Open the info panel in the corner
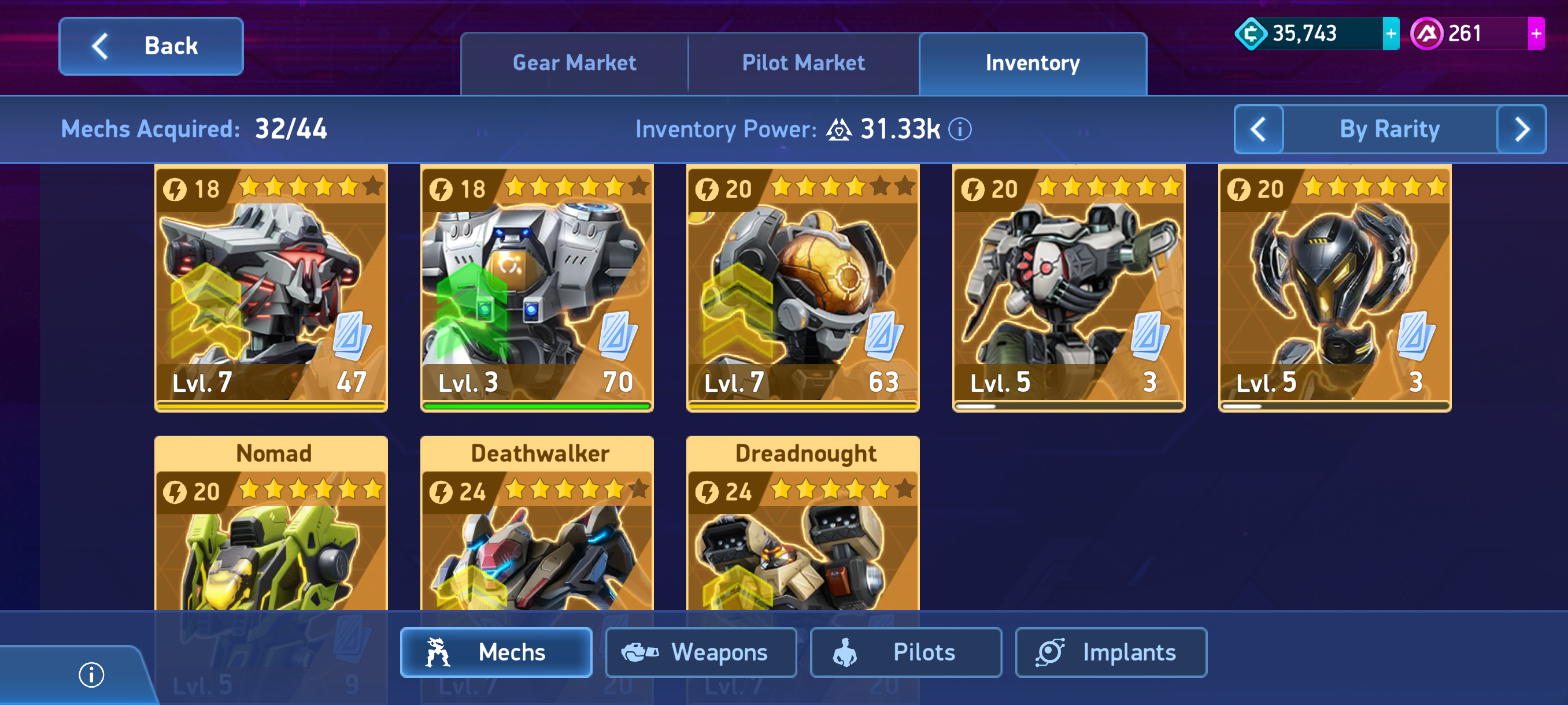Image resolution: width=1568 pixels, height=705 pixels. [91, 674]
